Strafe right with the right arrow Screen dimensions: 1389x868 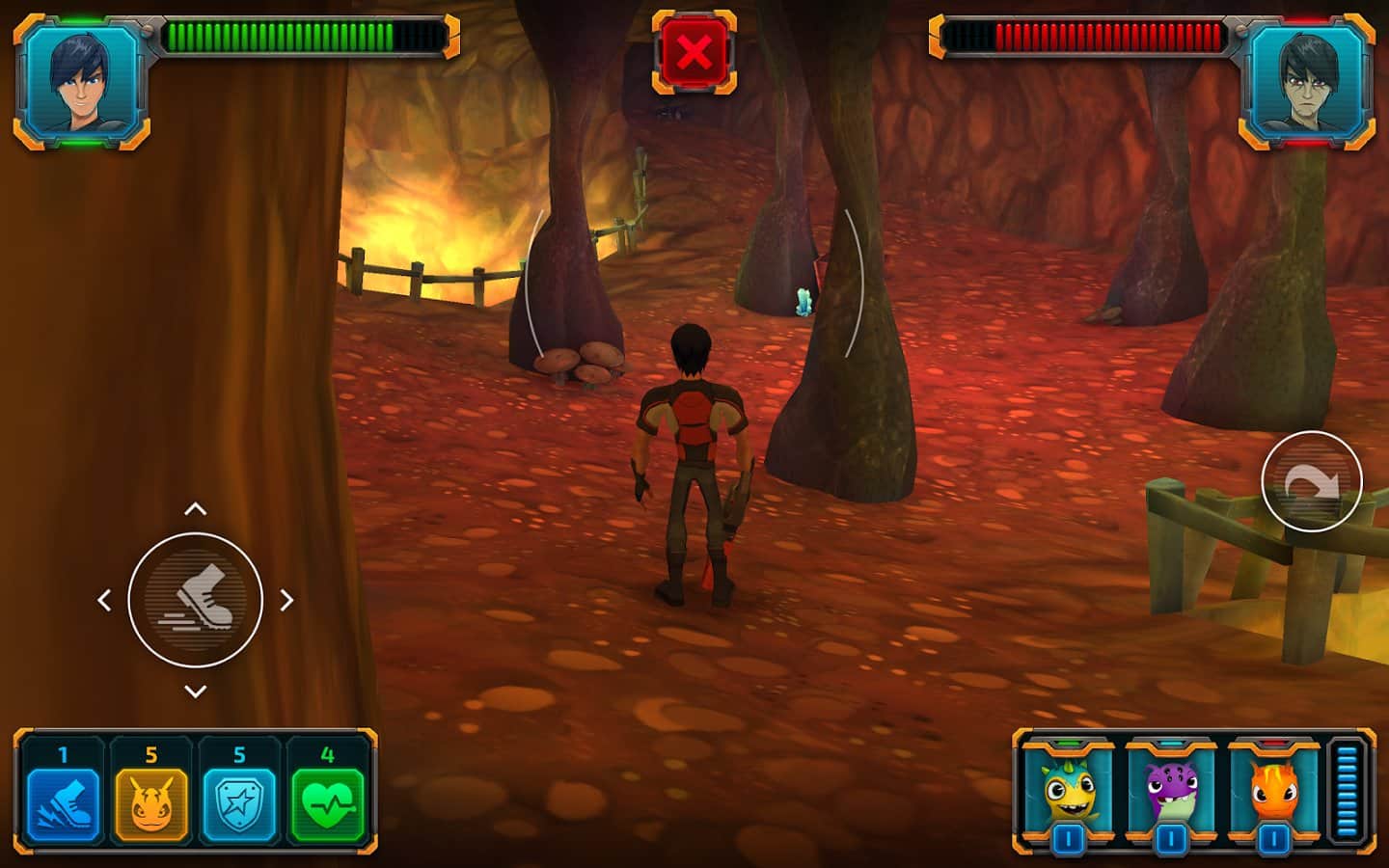click(x=286, y=600)
